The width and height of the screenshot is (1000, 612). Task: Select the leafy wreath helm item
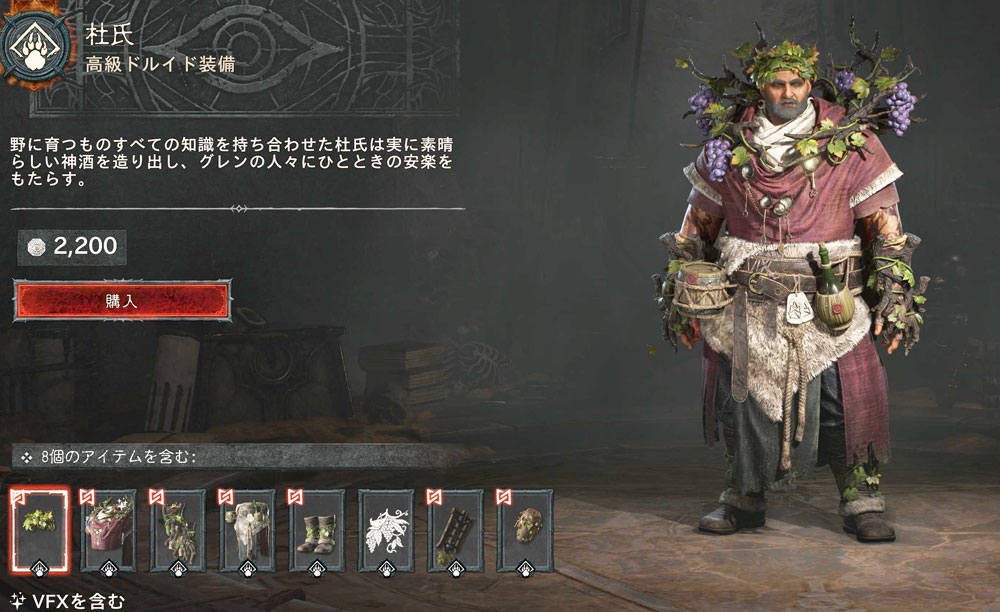coord(40,529)
